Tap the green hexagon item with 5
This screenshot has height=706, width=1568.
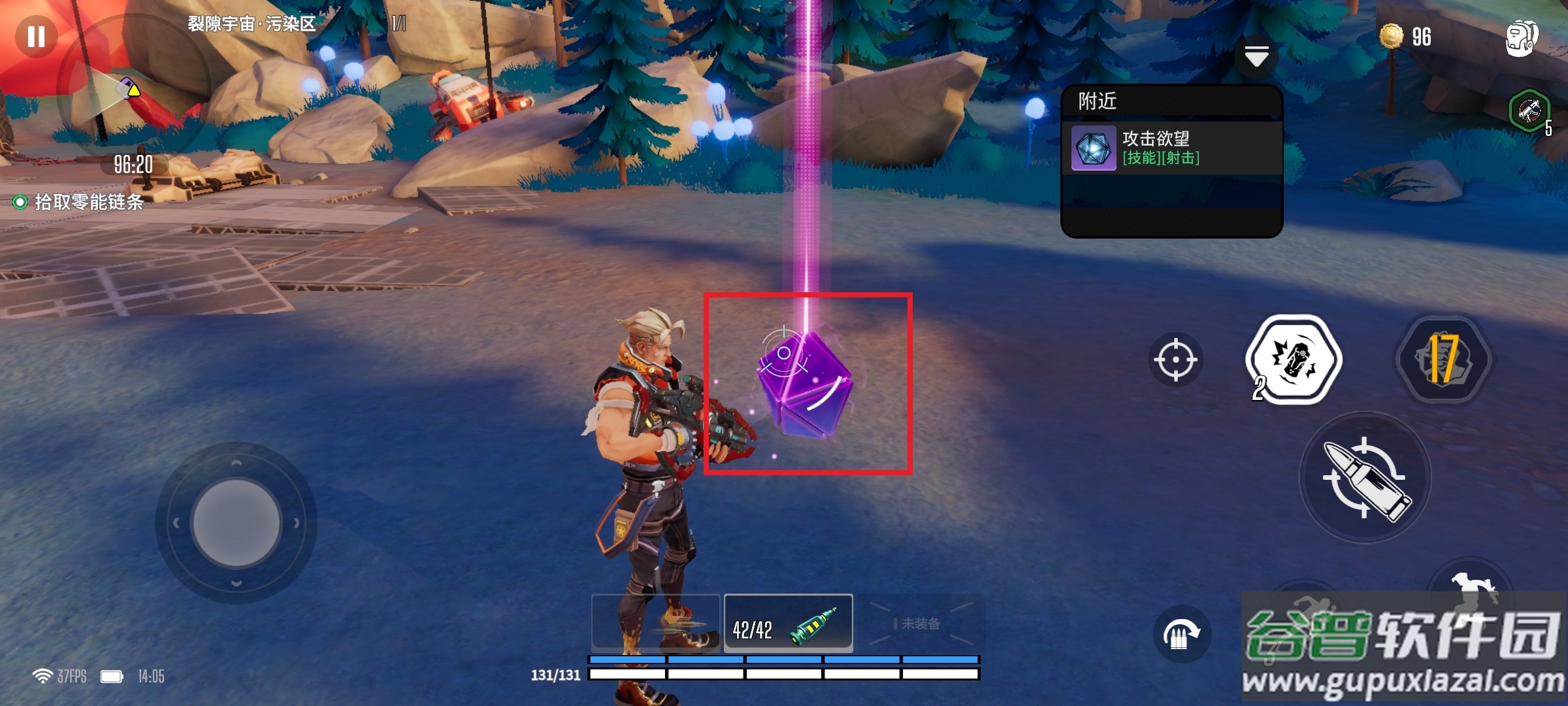point(1529,111)
